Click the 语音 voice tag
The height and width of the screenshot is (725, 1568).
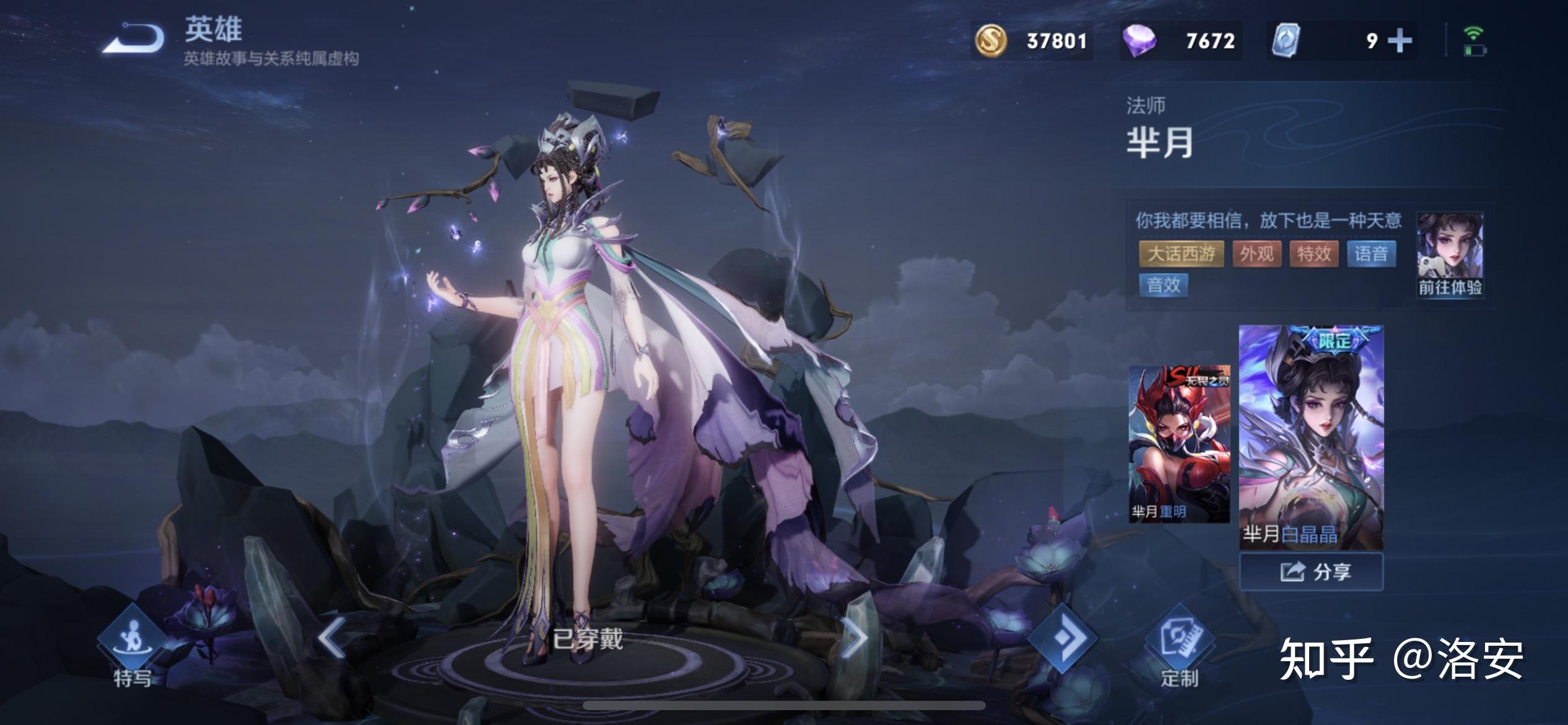[x=1370, y=254]
